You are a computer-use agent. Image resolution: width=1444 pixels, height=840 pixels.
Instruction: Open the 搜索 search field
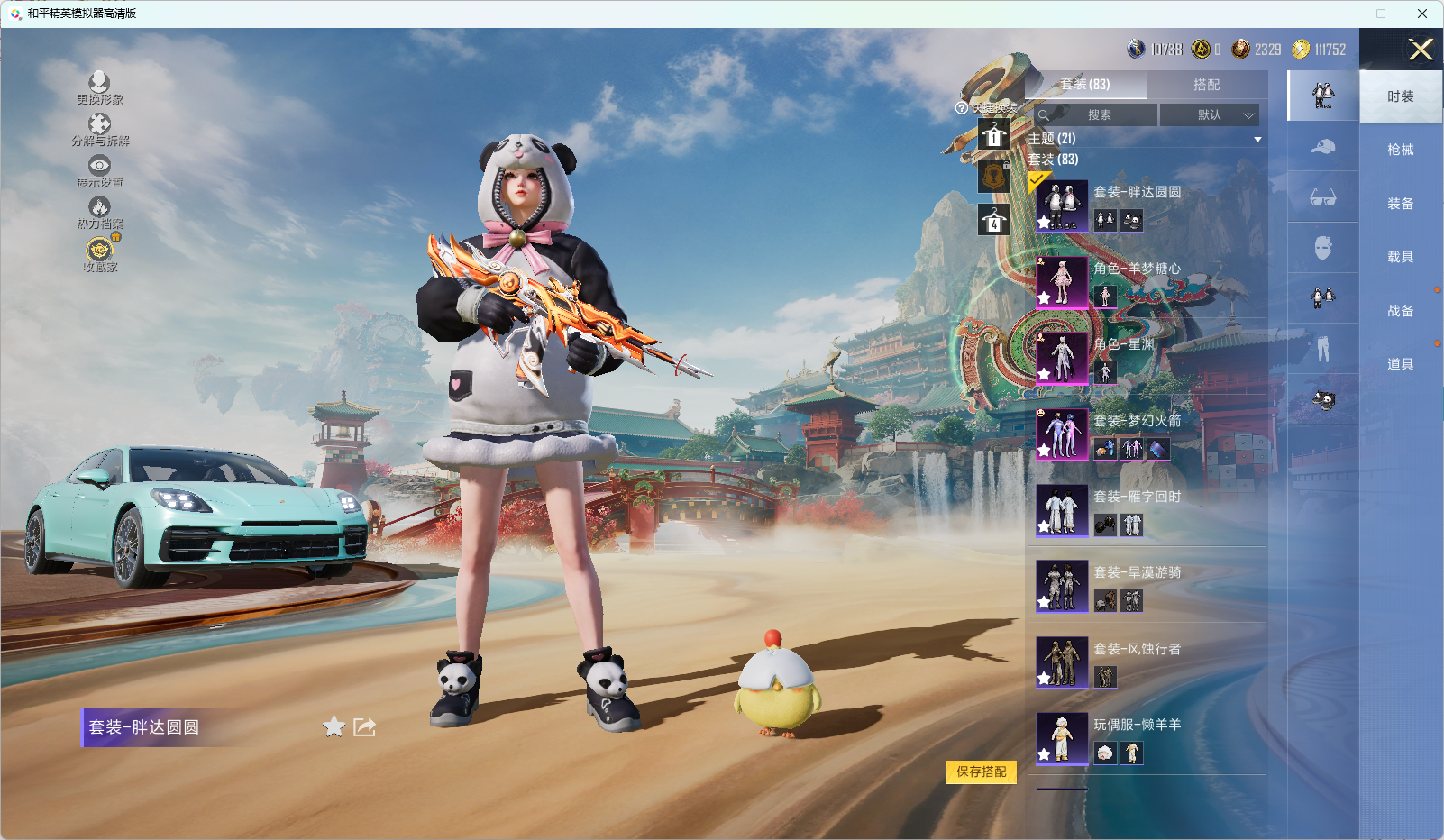click(1096, 115)
